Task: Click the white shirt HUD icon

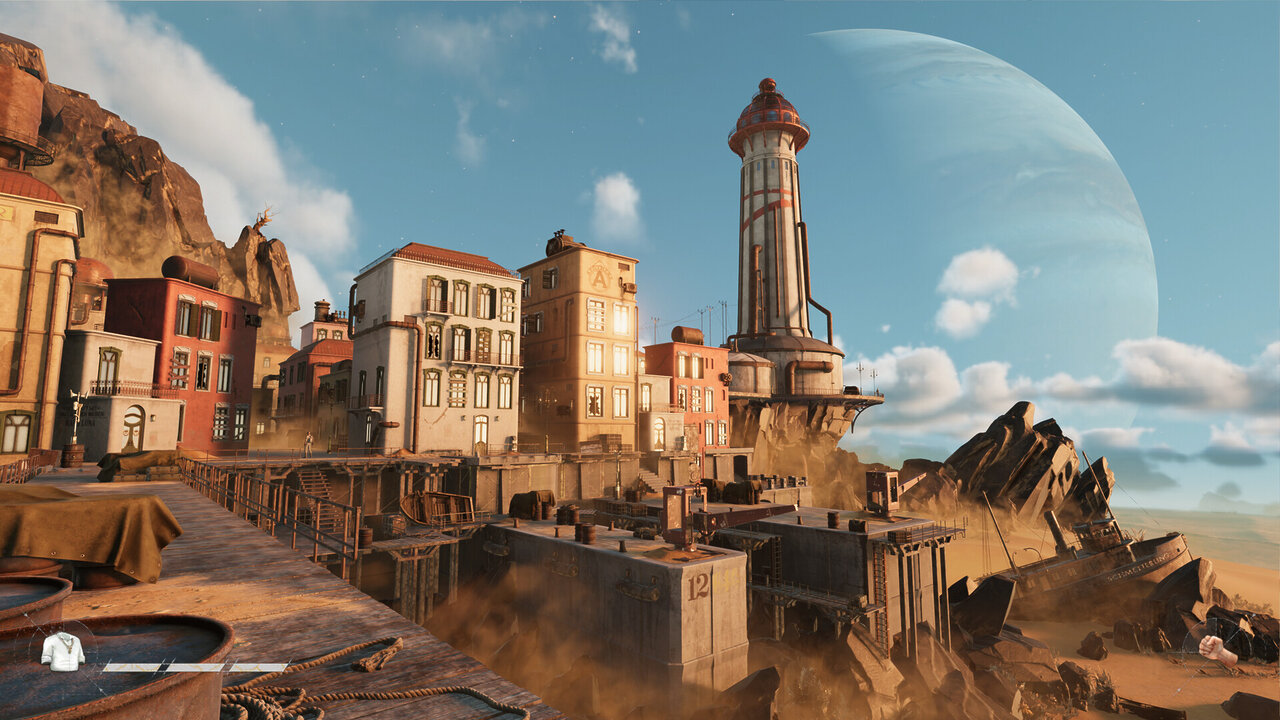Action: click(62, 655)
